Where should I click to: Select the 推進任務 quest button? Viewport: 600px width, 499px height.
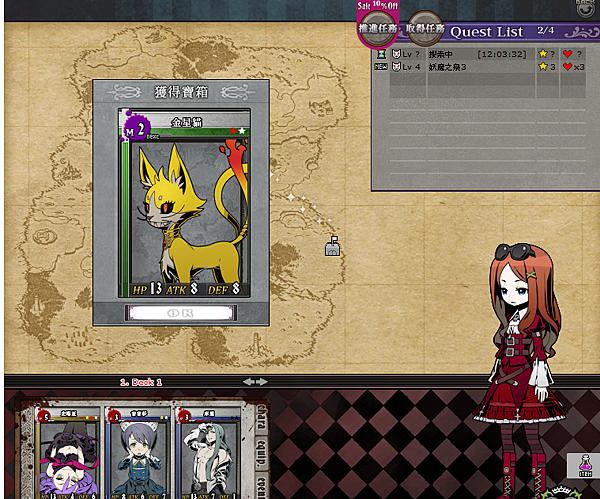click(377, 29)
